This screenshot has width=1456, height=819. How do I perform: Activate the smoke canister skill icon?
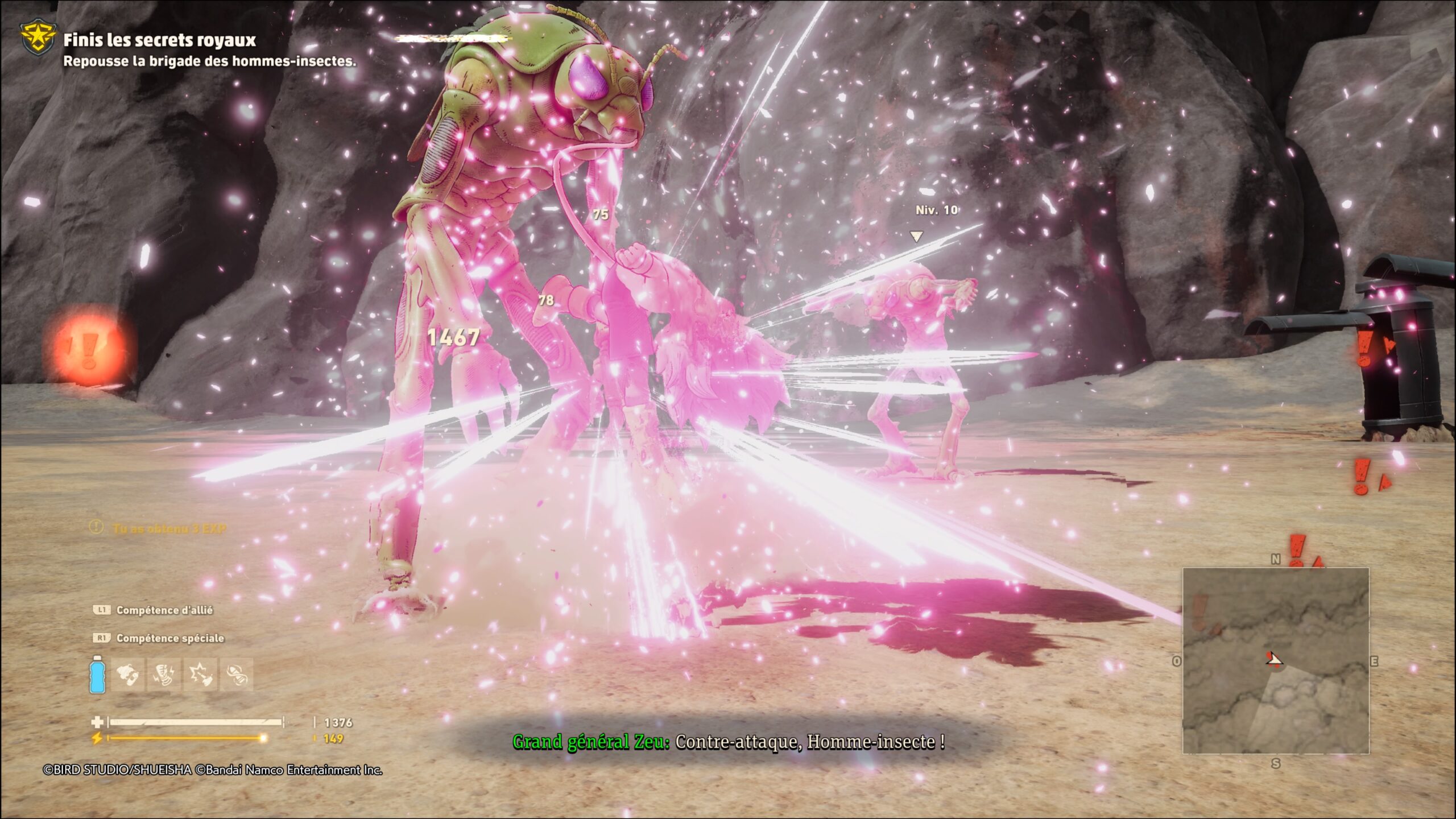pos(129,675)
